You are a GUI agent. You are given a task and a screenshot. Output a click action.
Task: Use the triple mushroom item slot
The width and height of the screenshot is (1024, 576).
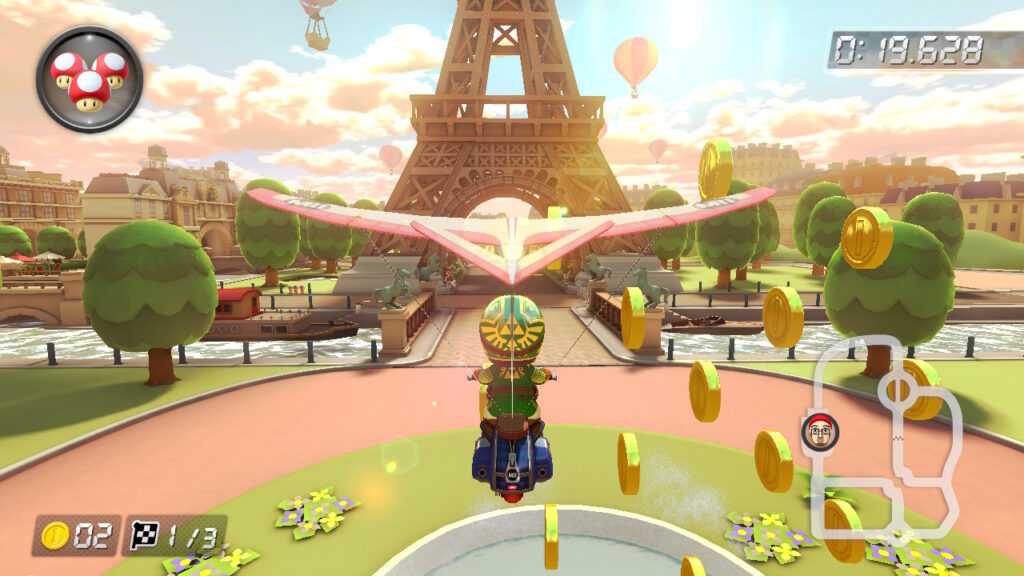coord(89,78)
